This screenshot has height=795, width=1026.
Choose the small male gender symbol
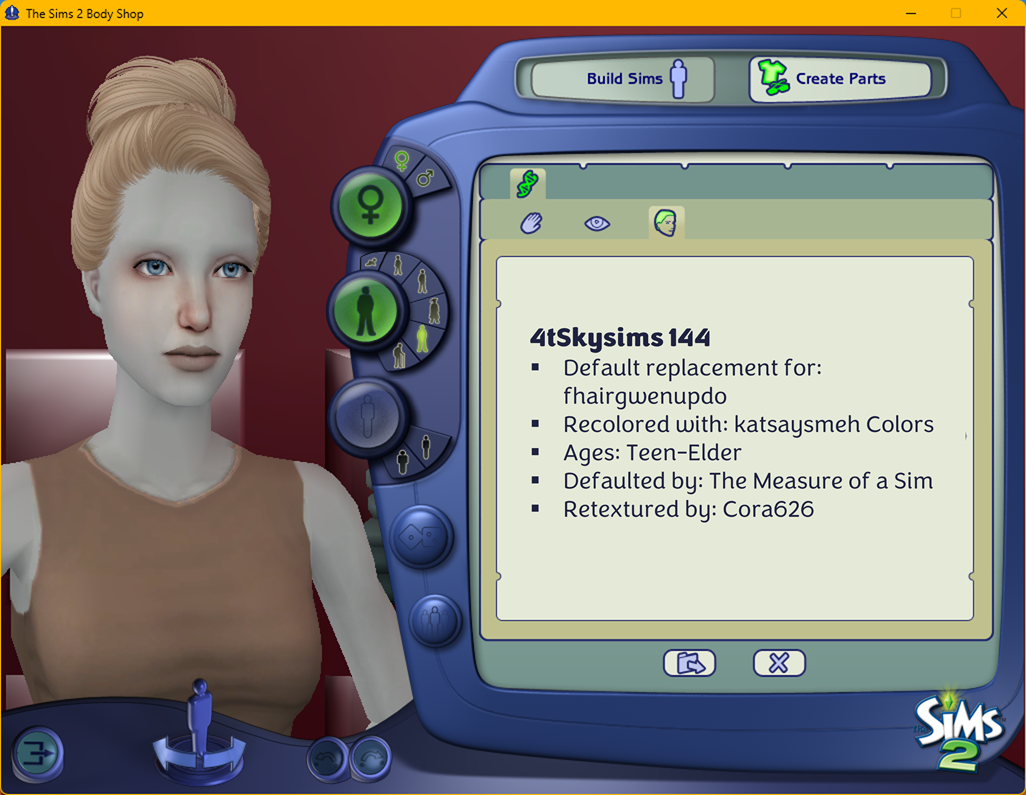pyautogui.click(x=426, y=180)
